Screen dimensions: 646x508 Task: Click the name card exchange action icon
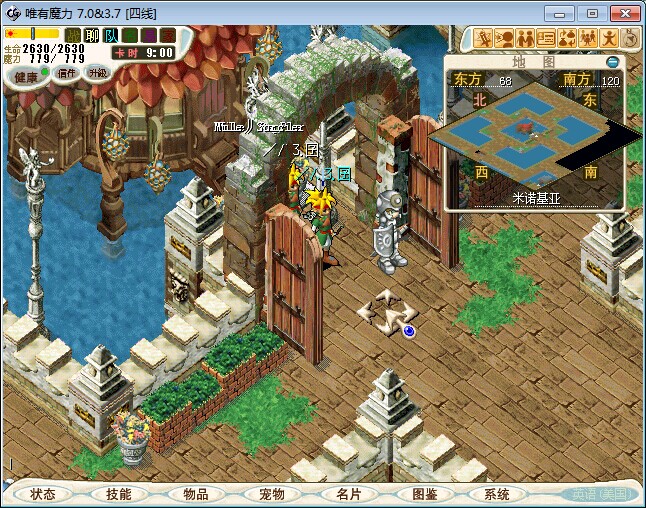click(547, 38)
